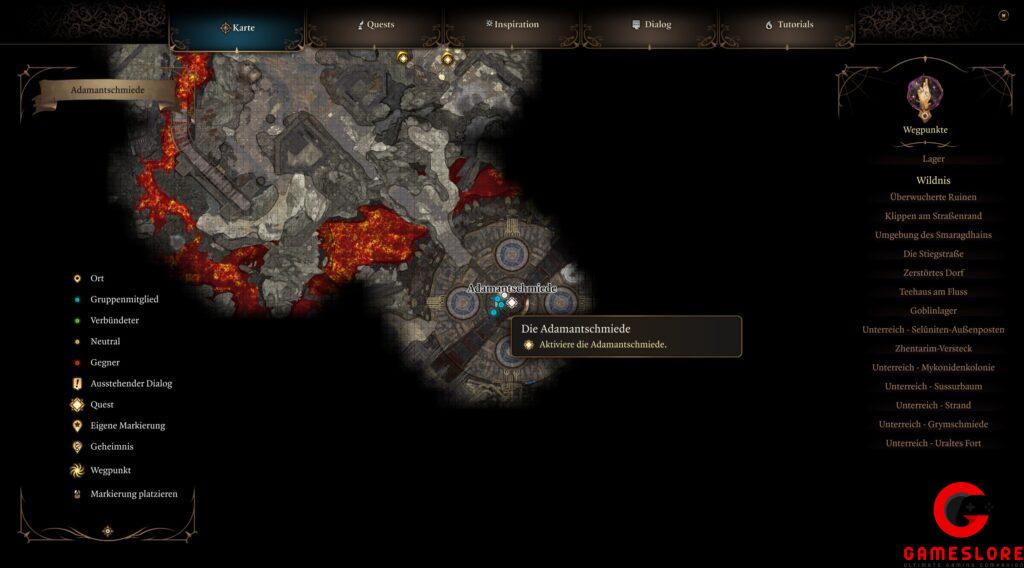1024x568 pixels.
Task: Travel to the Goblinlager waypoint
Action: coord(933,311)
